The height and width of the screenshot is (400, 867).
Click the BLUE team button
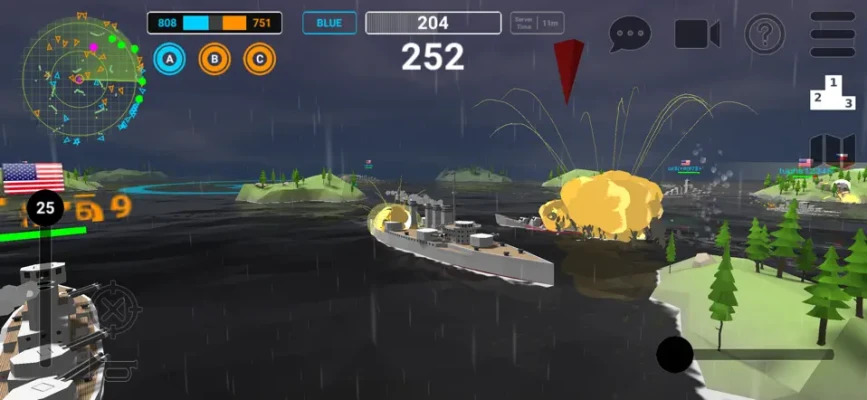point(330,23)
